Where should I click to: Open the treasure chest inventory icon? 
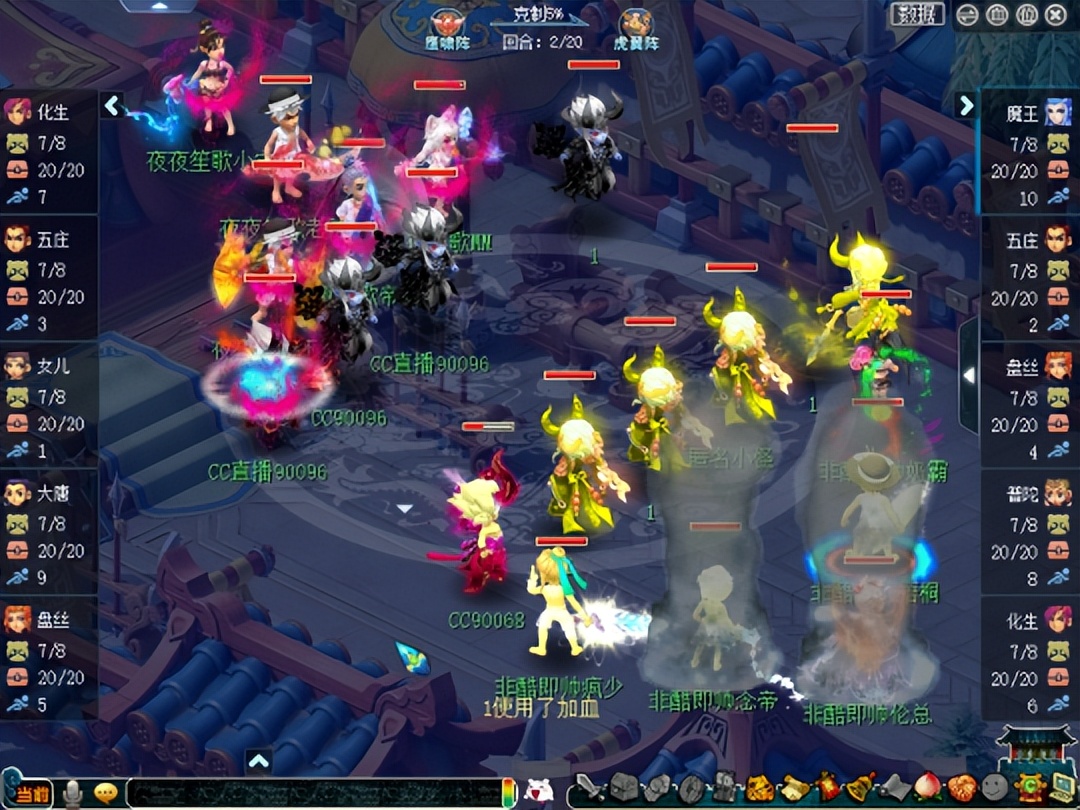coord(623,789)
